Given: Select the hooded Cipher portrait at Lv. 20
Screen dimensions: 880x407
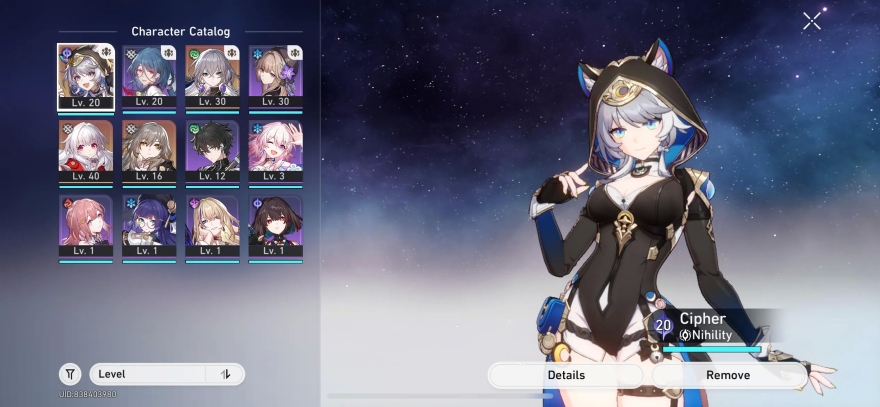Looking at the screenshot, I should point(86,76).
